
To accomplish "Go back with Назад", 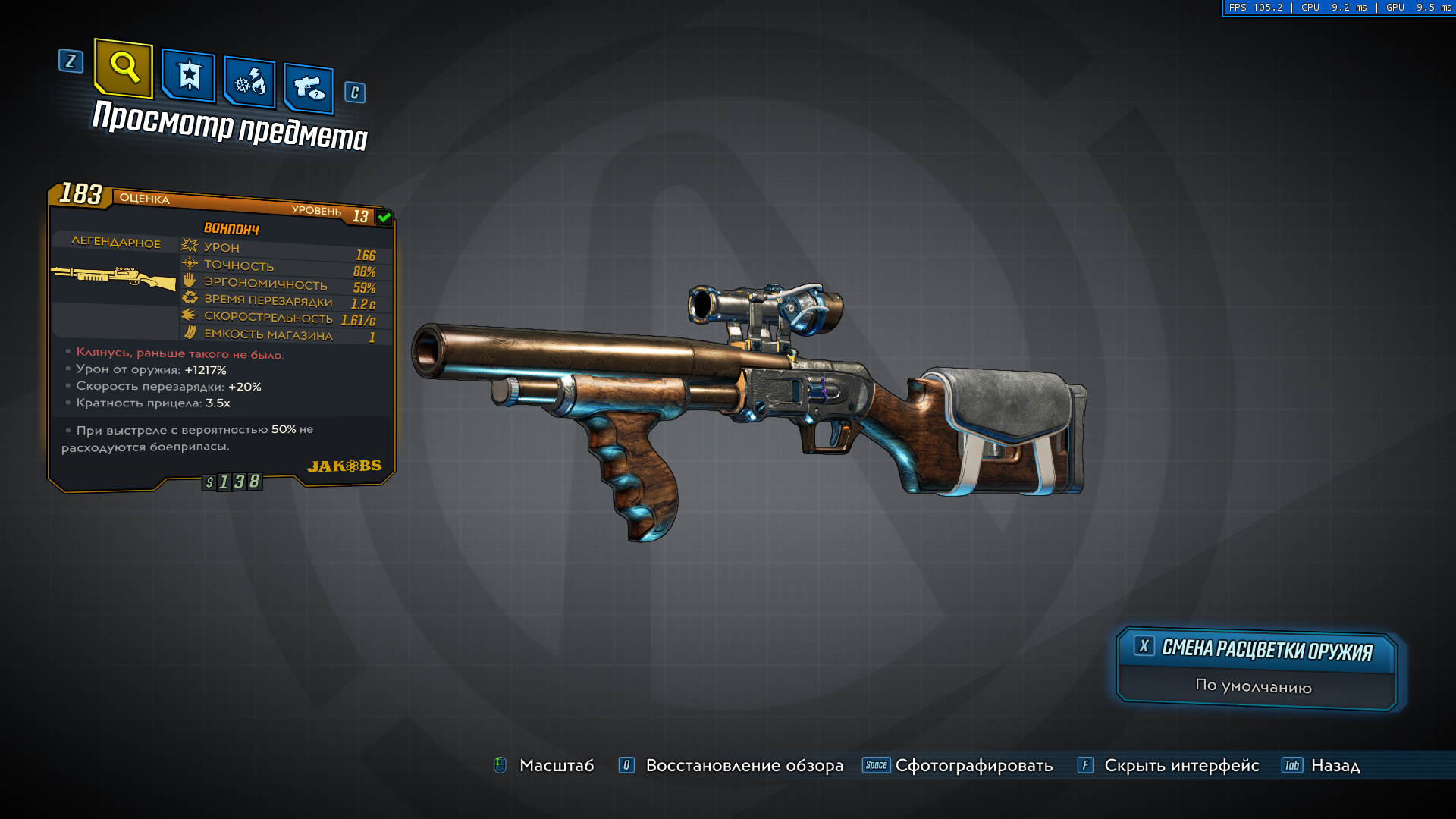I will pos(1335,765).
